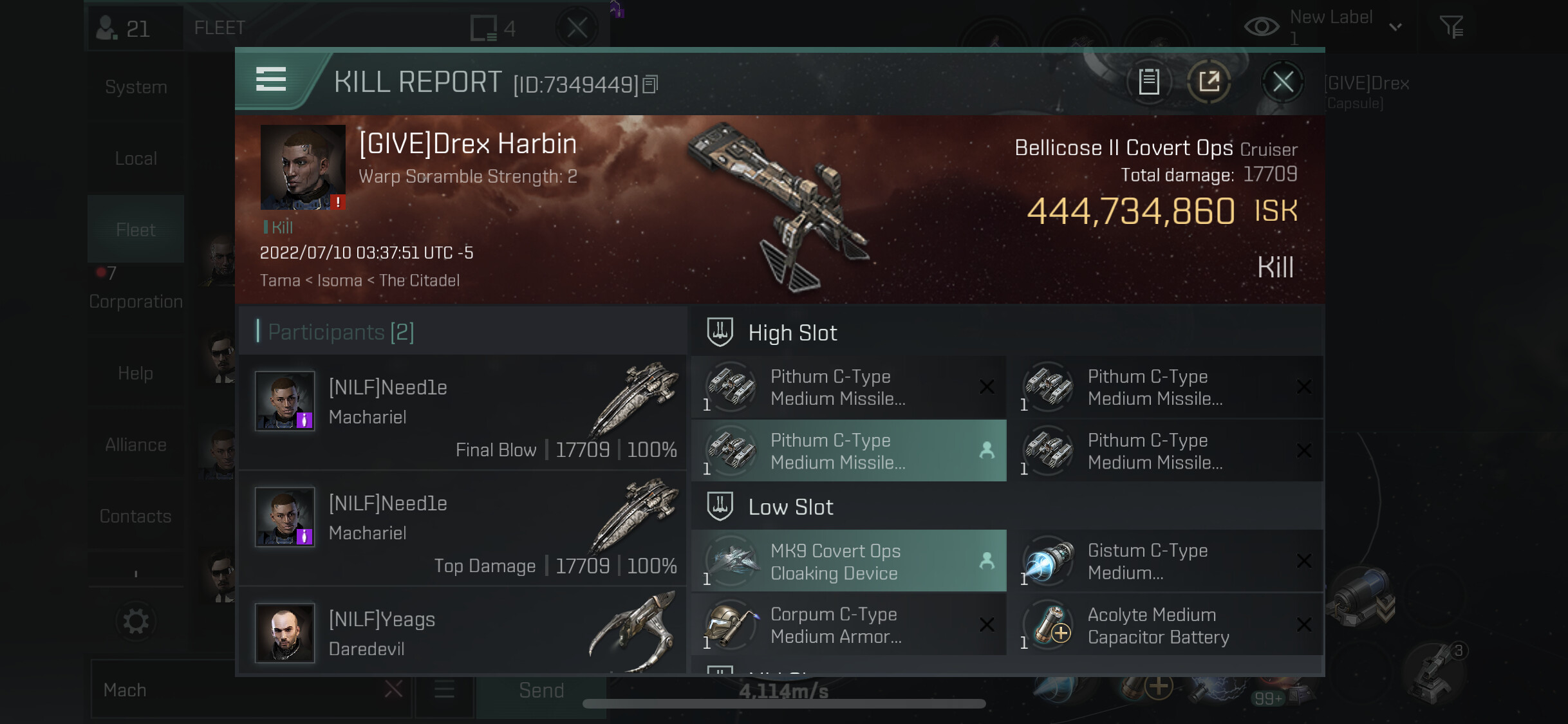
Task: Switch to the Corporation chat tab
Action: (136, 301)
